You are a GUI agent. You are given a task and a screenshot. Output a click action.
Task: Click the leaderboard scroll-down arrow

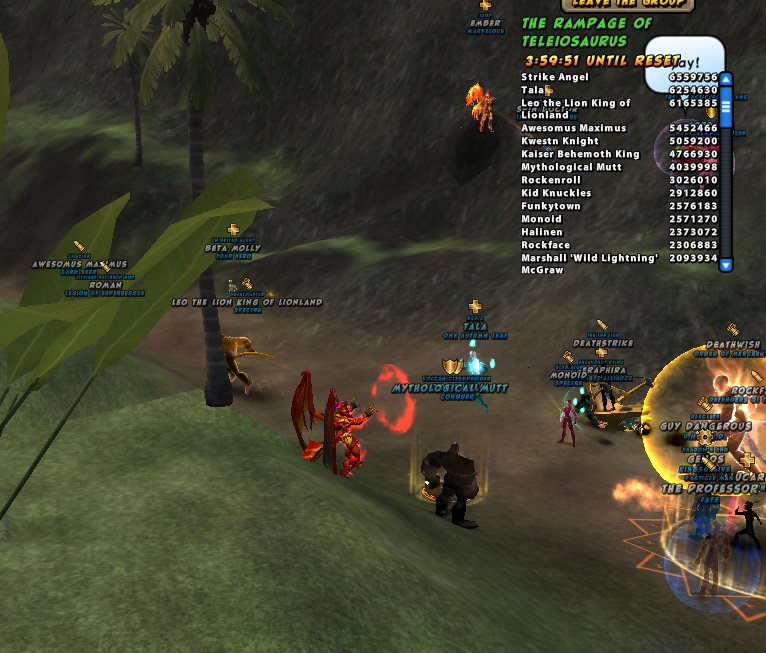(726, 265)
